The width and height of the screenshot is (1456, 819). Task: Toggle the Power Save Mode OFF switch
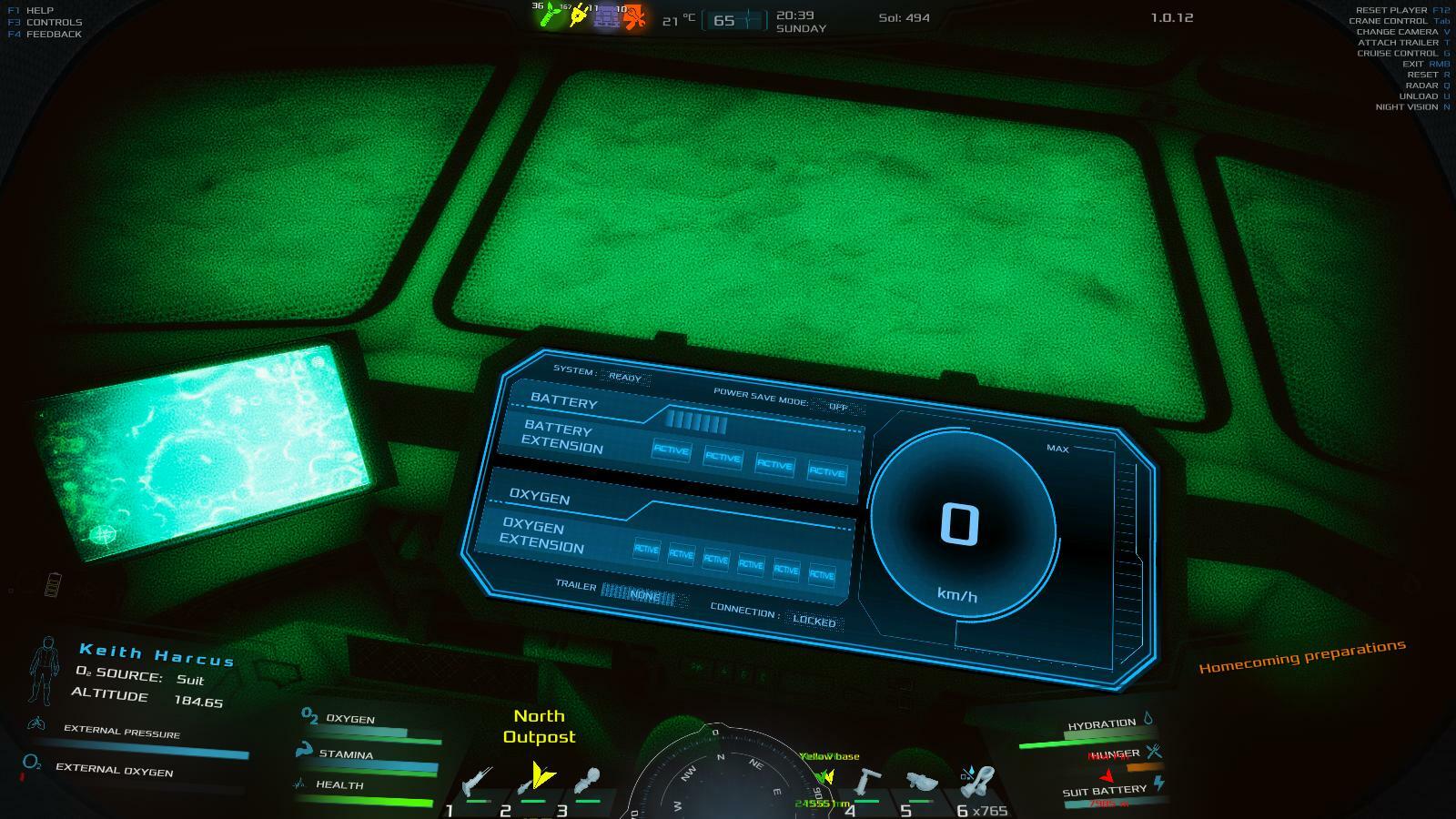tap(837, 407)
